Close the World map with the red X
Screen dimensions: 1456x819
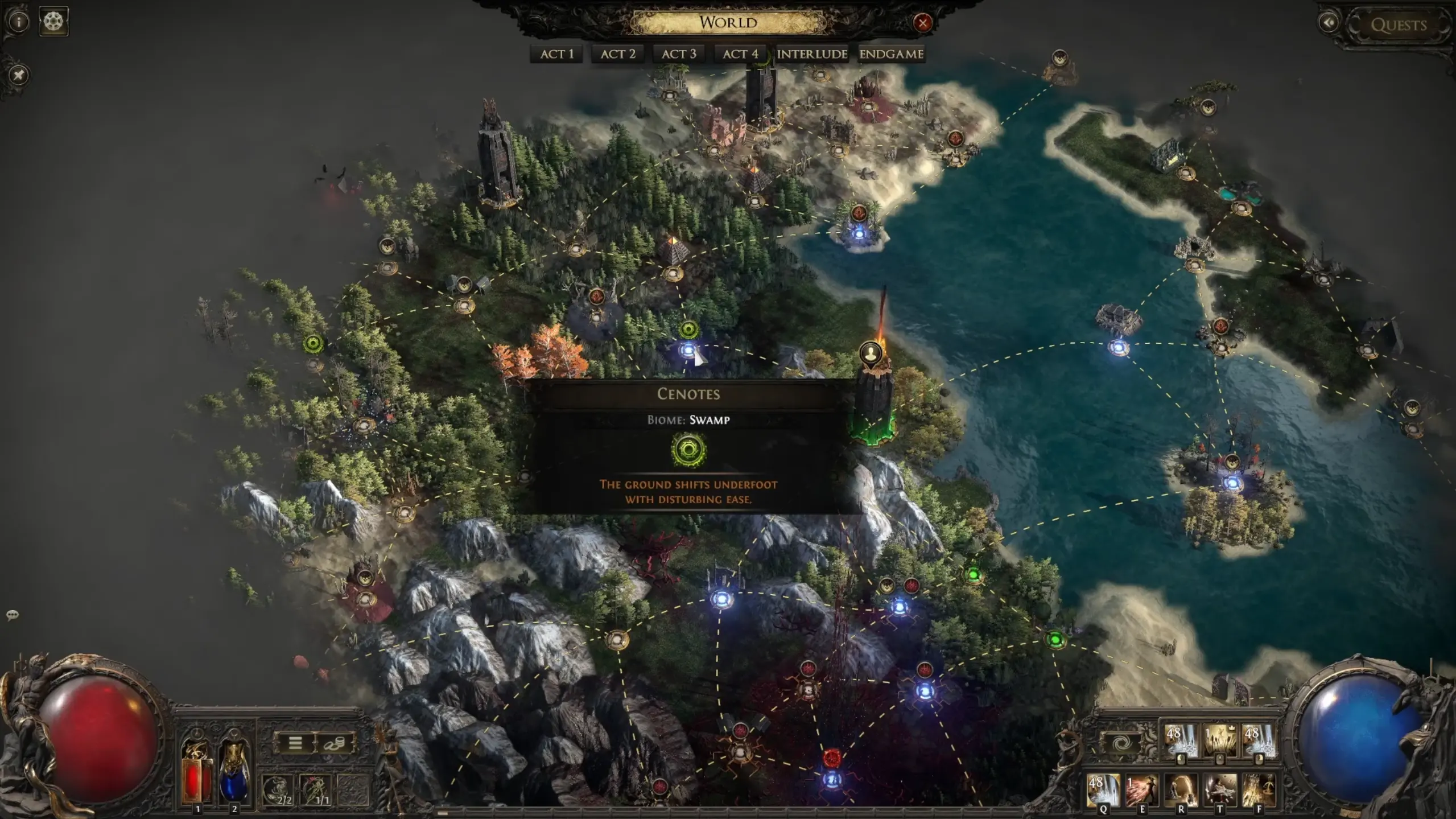[x=922, y=23]
